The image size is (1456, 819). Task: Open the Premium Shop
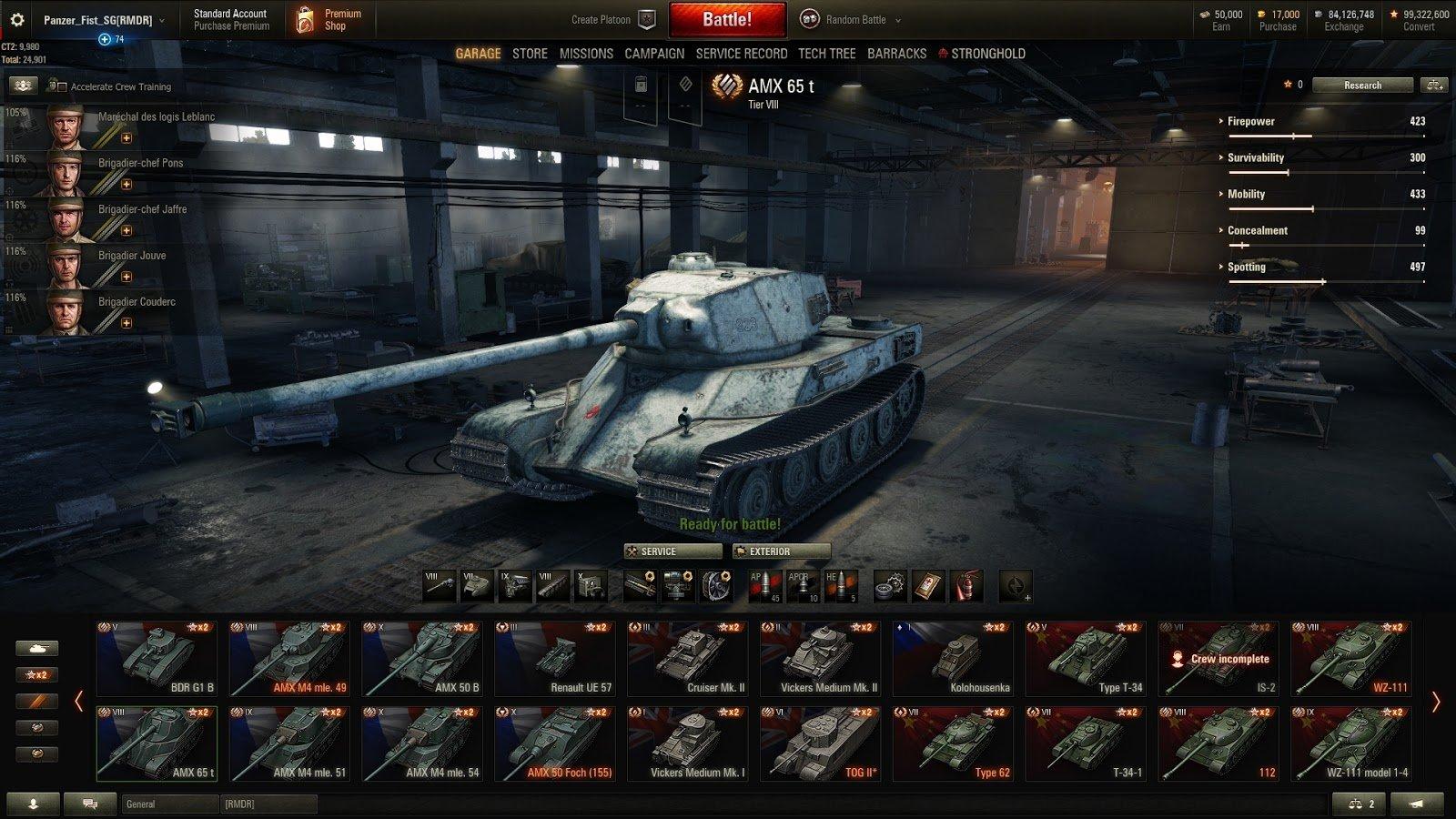[x=329, y=20]
